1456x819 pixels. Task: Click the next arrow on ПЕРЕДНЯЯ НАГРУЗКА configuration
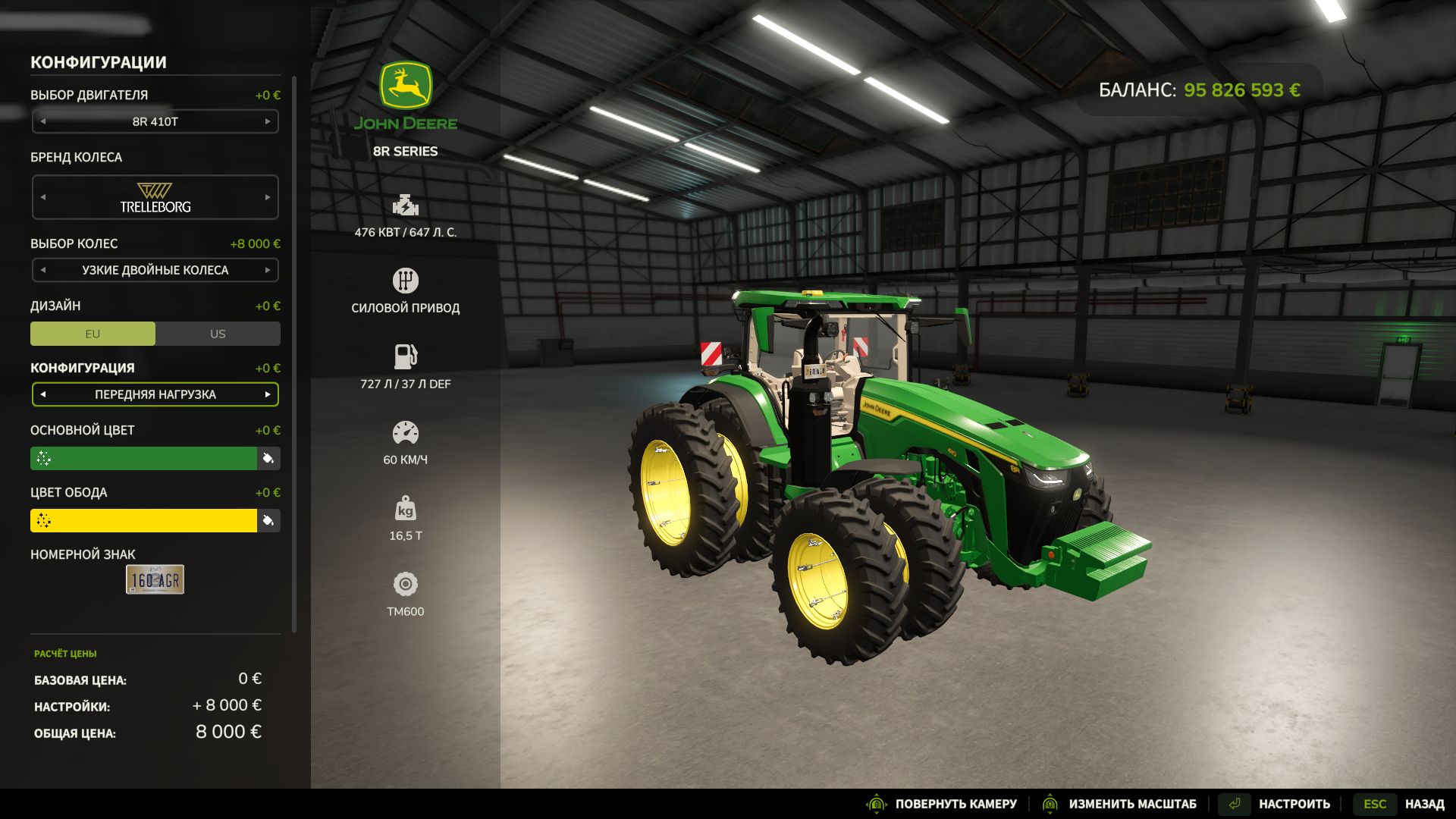[267, 394]
